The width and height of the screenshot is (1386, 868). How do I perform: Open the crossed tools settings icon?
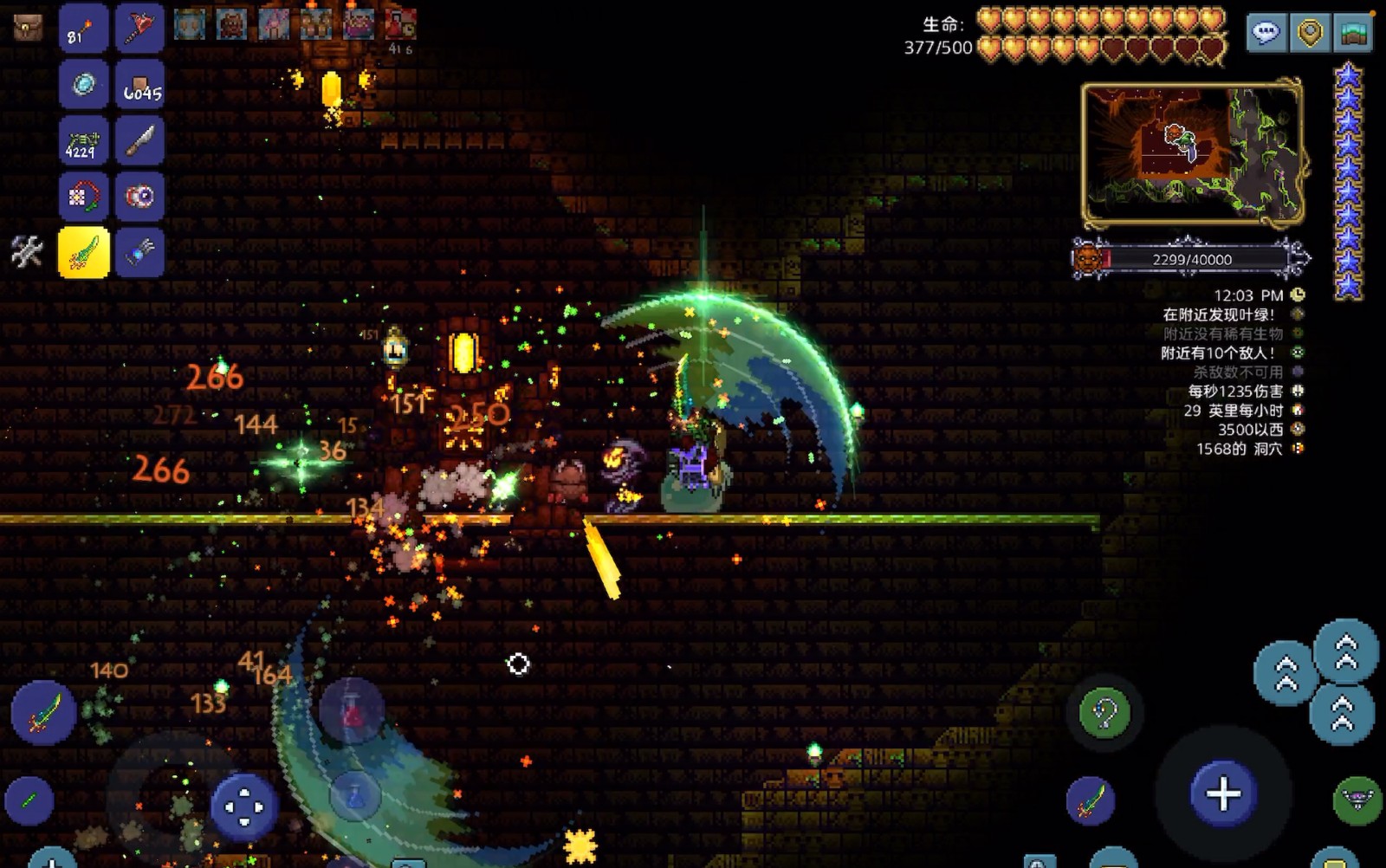[27, 252]
